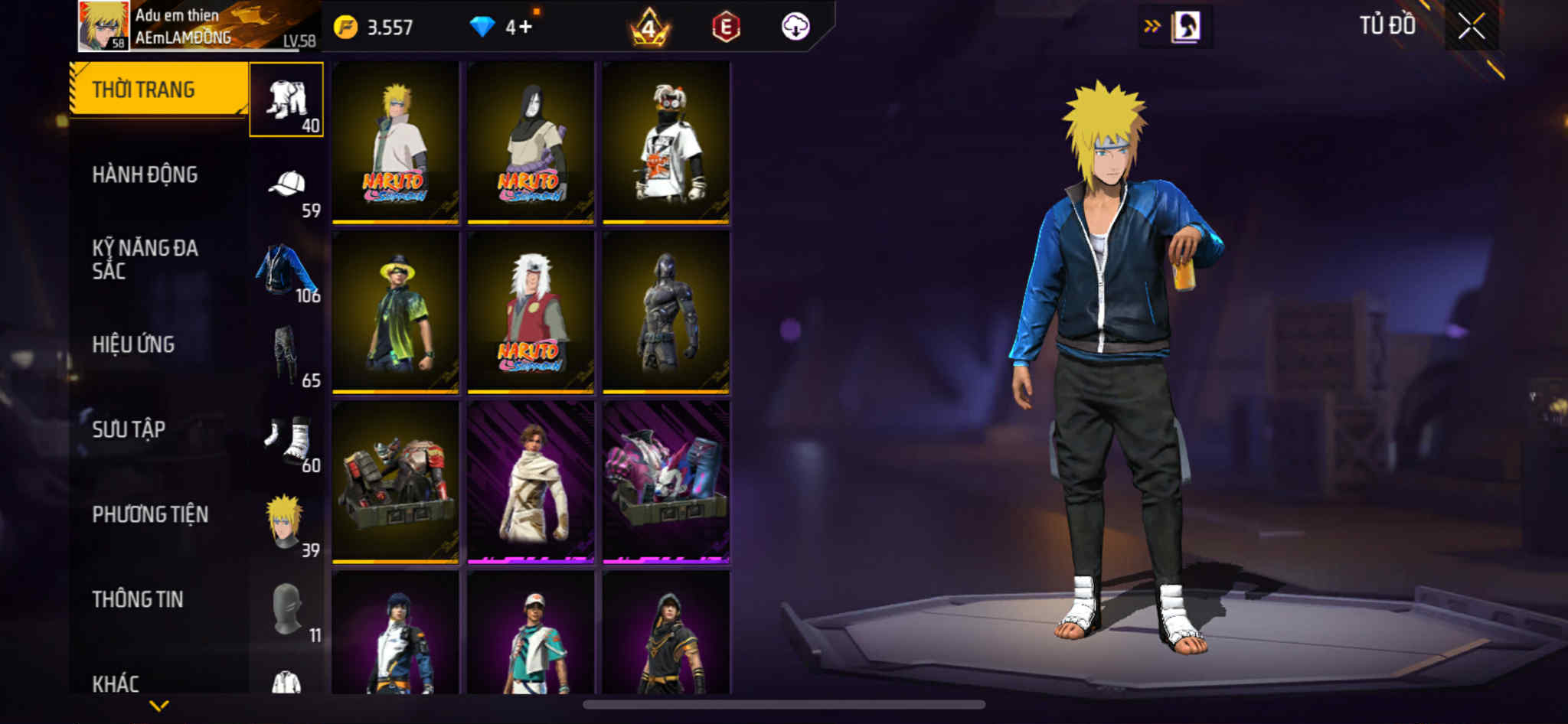This screenshot has height=724, width=1568.
Task: Select the Kỹ Năng Đa Sắc tab
Action: 145,259
